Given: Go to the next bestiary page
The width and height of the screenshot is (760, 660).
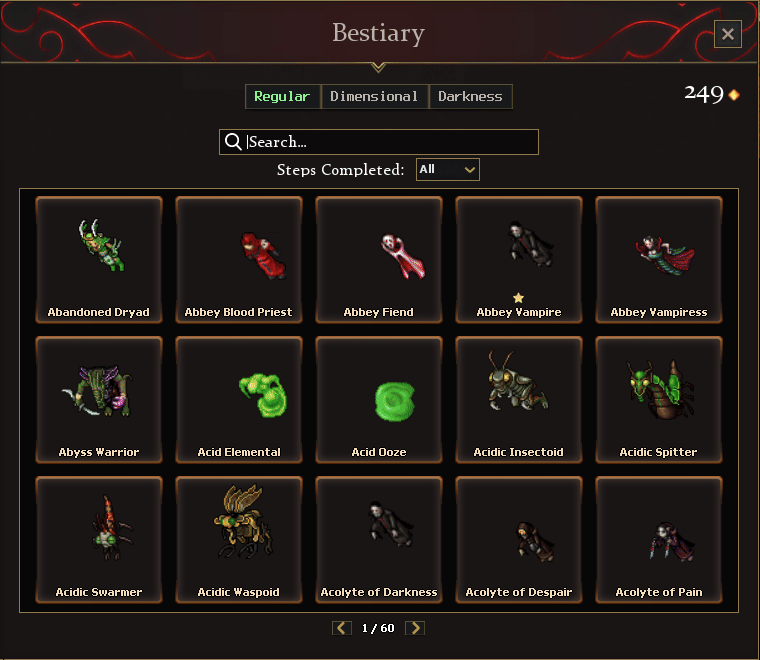Looking at the screenshot, I should tap(415, 628).
